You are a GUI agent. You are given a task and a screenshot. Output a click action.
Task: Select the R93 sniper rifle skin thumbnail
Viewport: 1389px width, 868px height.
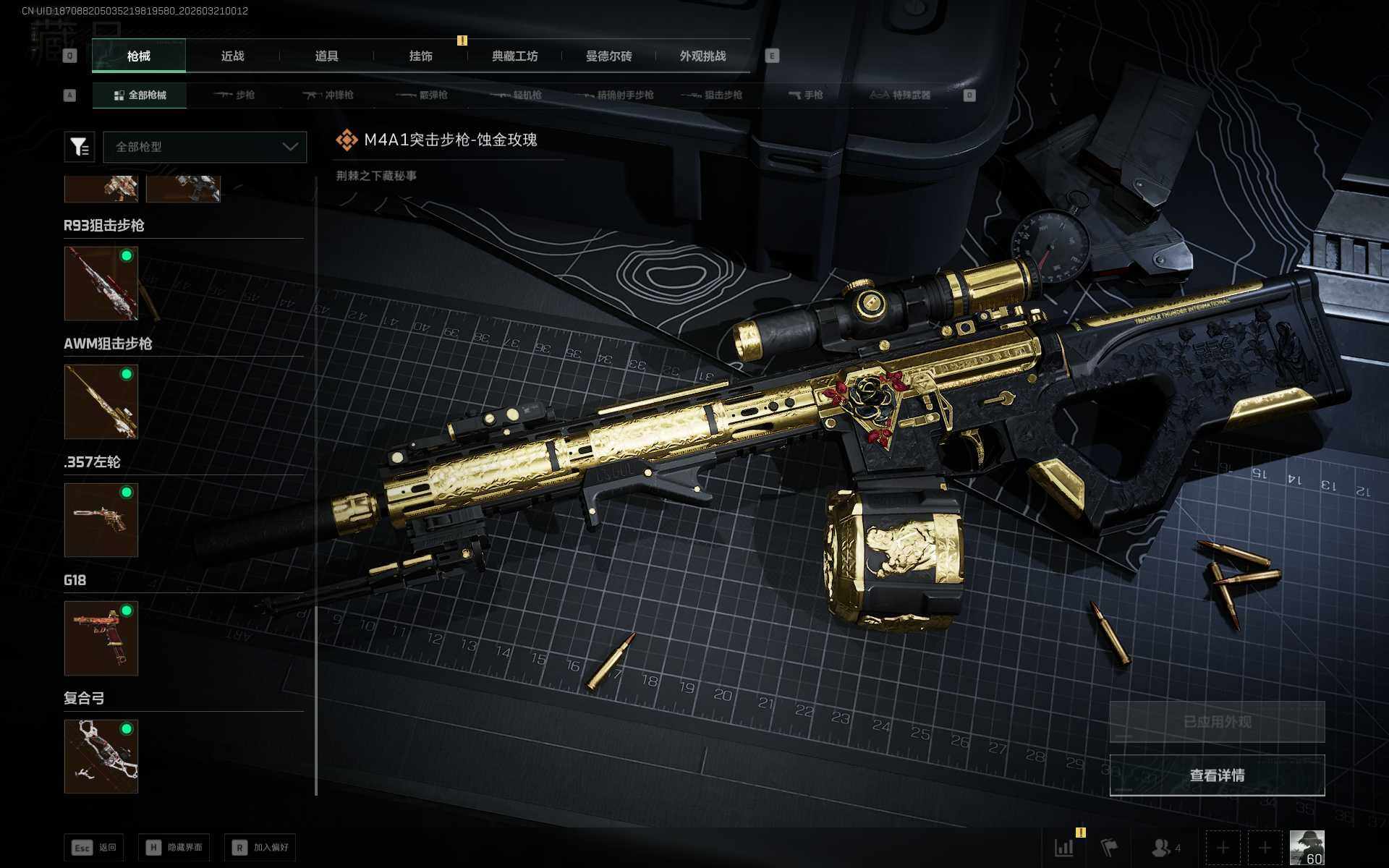tap(101, 283)
